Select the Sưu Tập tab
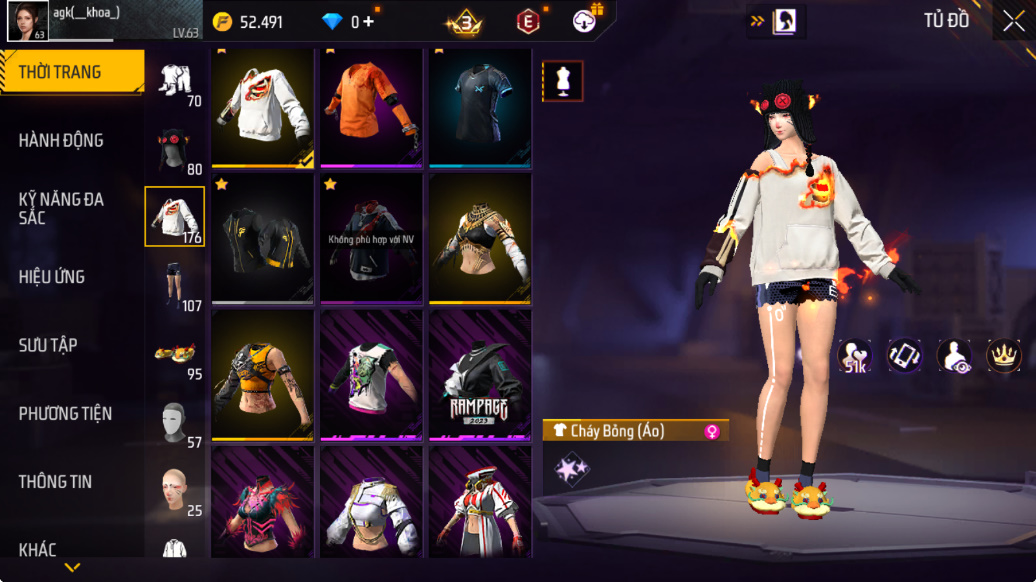 click(x=48, y=345)
